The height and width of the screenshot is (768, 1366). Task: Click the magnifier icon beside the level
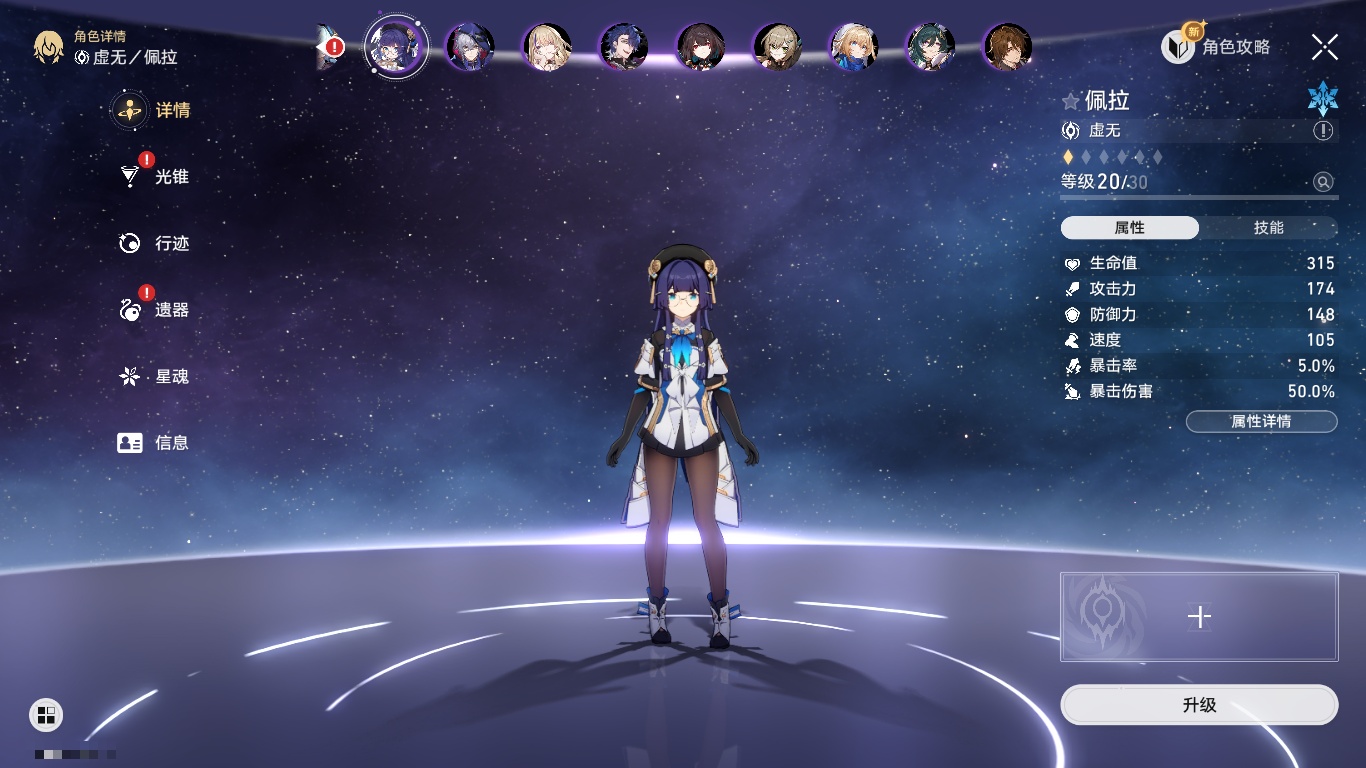[1323, 182]
